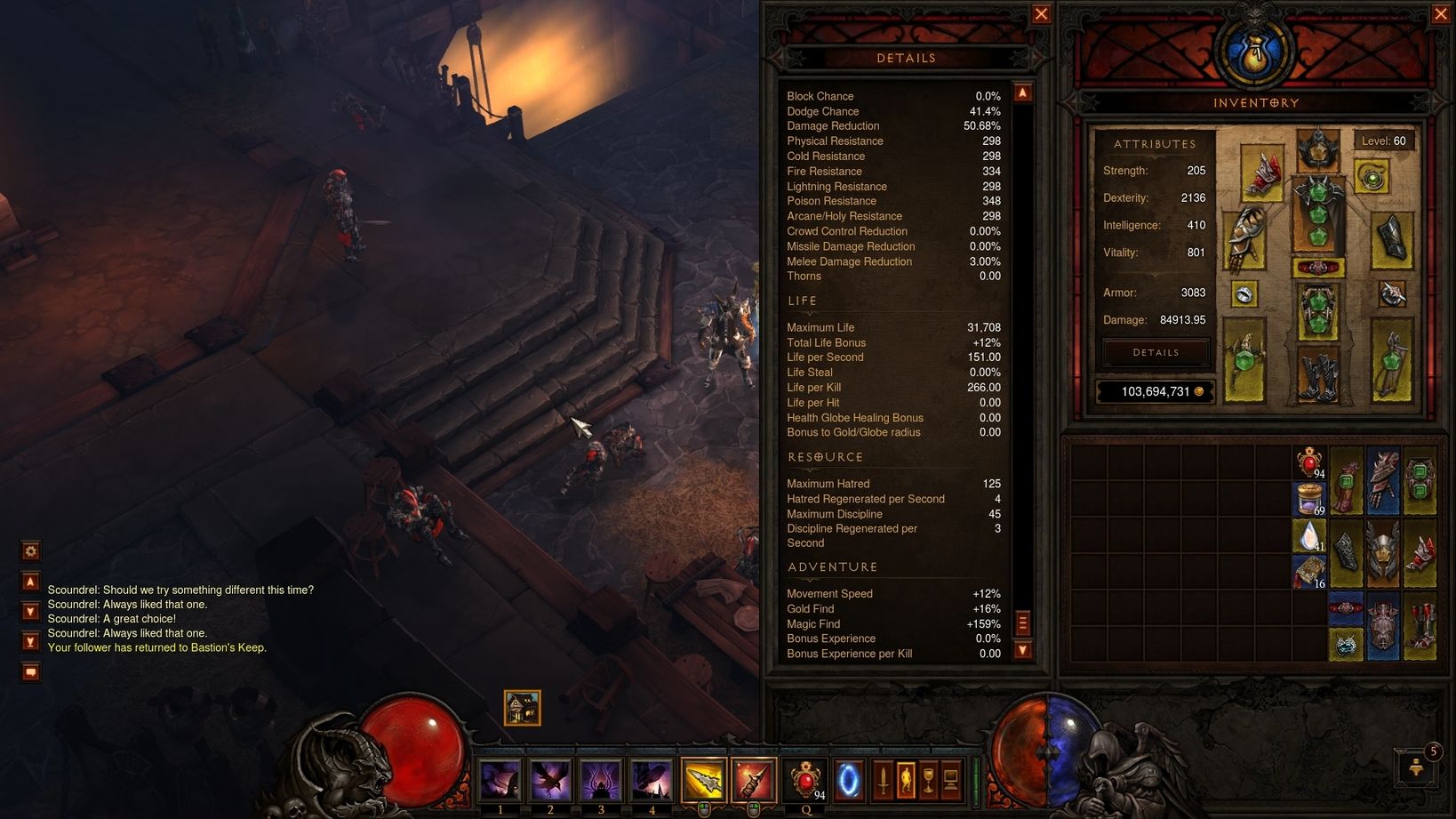Activate the raven companion skill in slot 2
The image size is (1456, 819).
coord(550,780)
